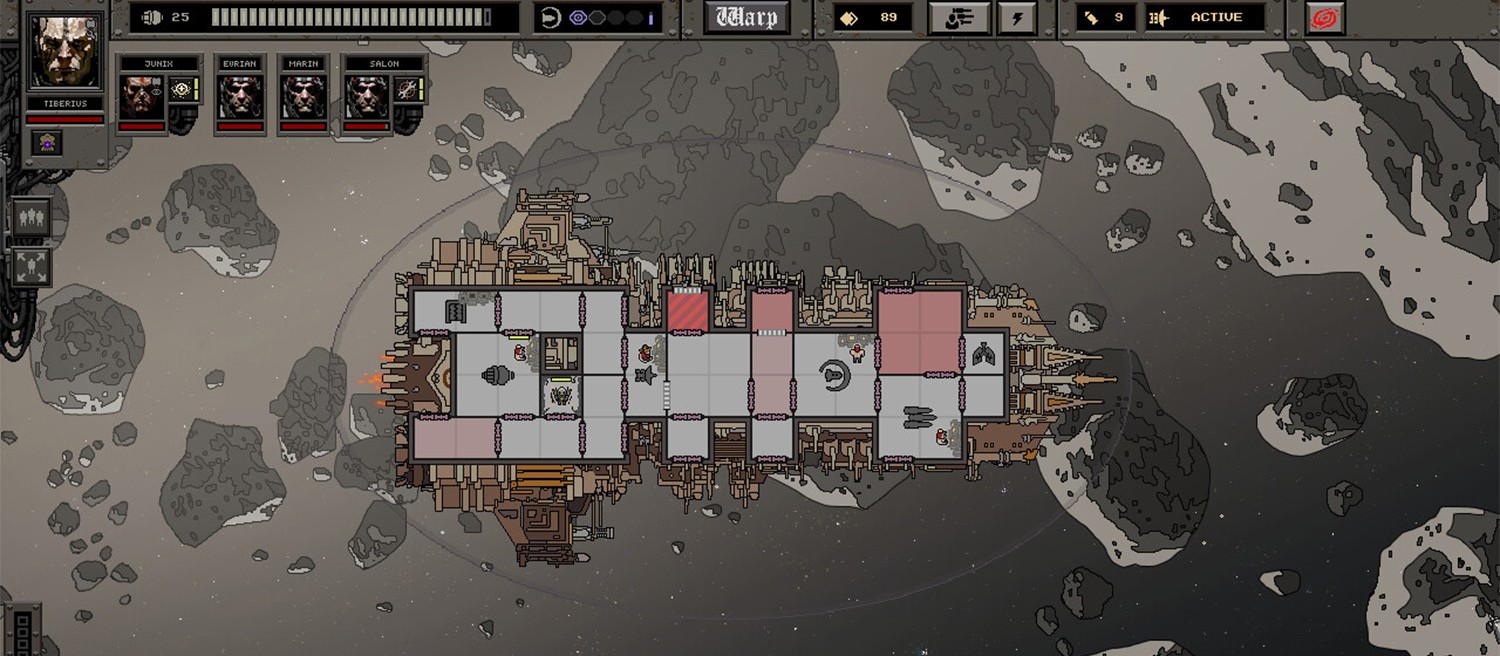Select all crew with three-figures button
This screenshot has height=656, width=1500.
[31, 217]
